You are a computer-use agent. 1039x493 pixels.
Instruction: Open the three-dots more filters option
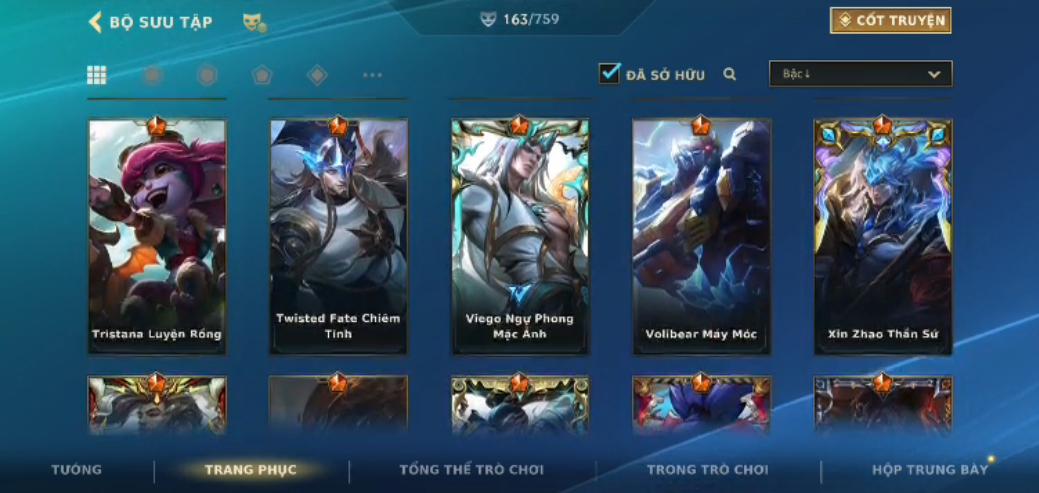(372, 75)
